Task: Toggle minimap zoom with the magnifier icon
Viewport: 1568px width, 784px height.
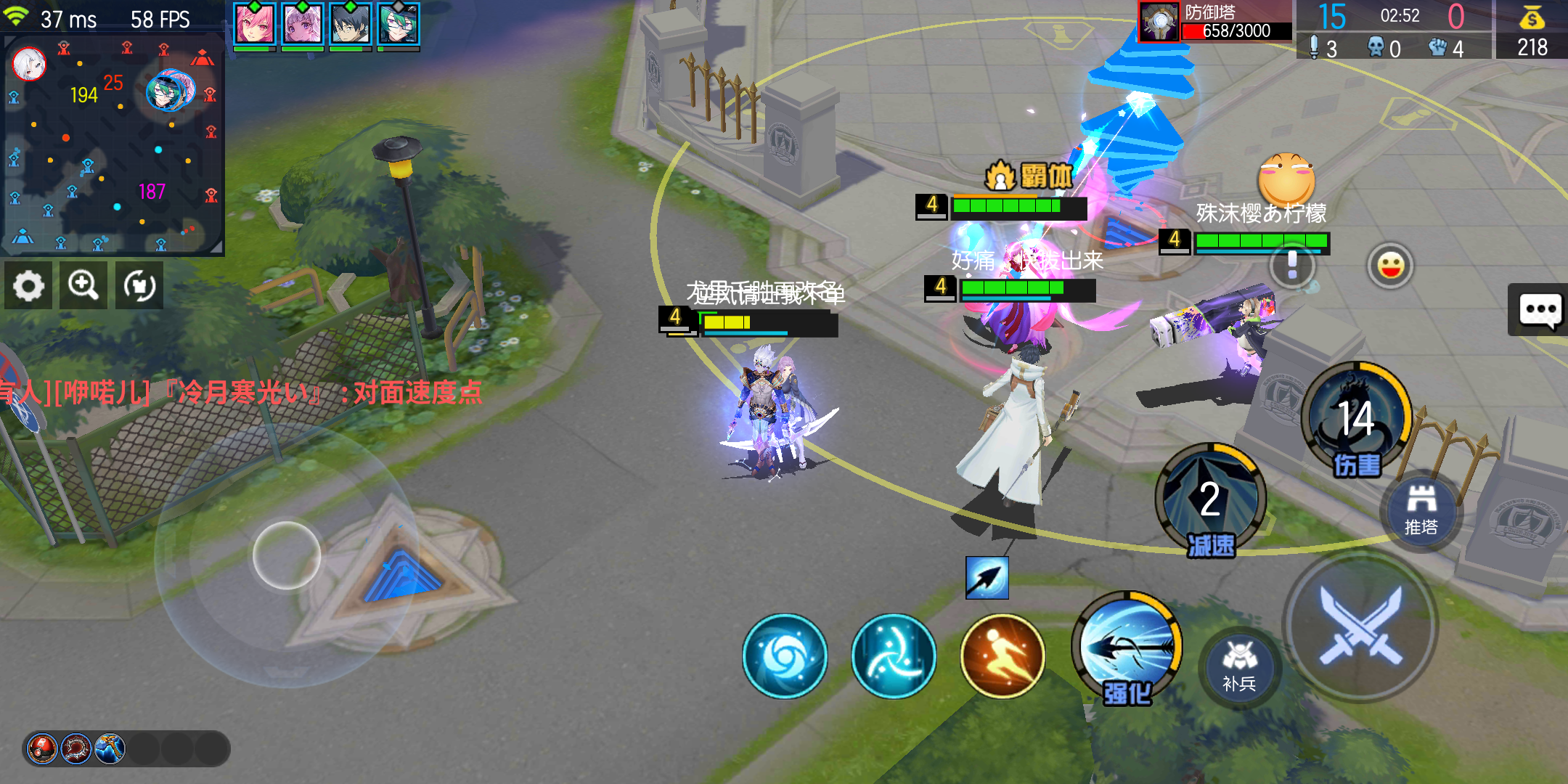Action: [83, 285]
